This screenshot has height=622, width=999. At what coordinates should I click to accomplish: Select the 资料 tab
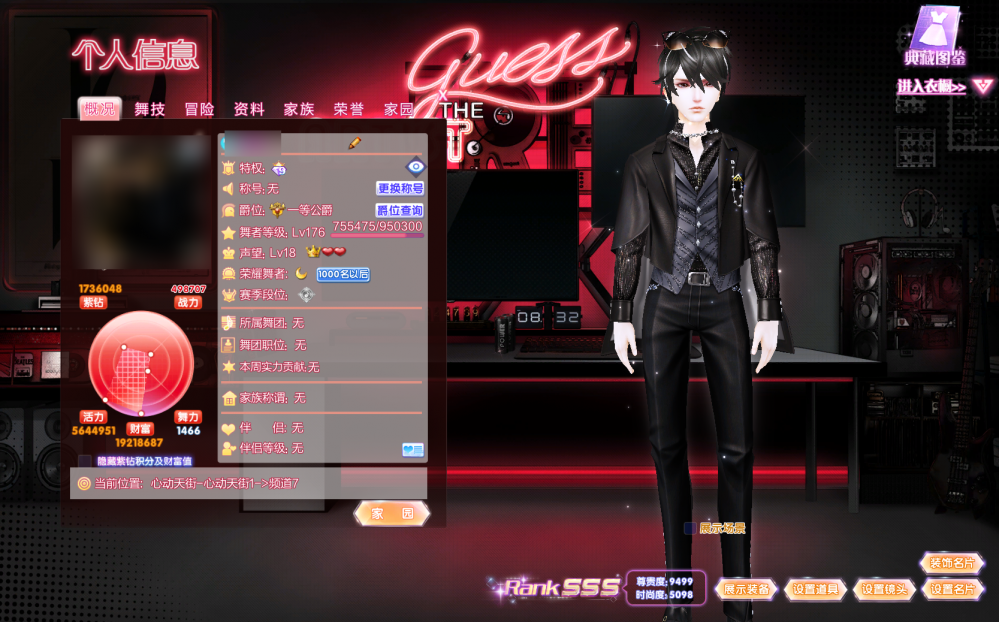249,110
